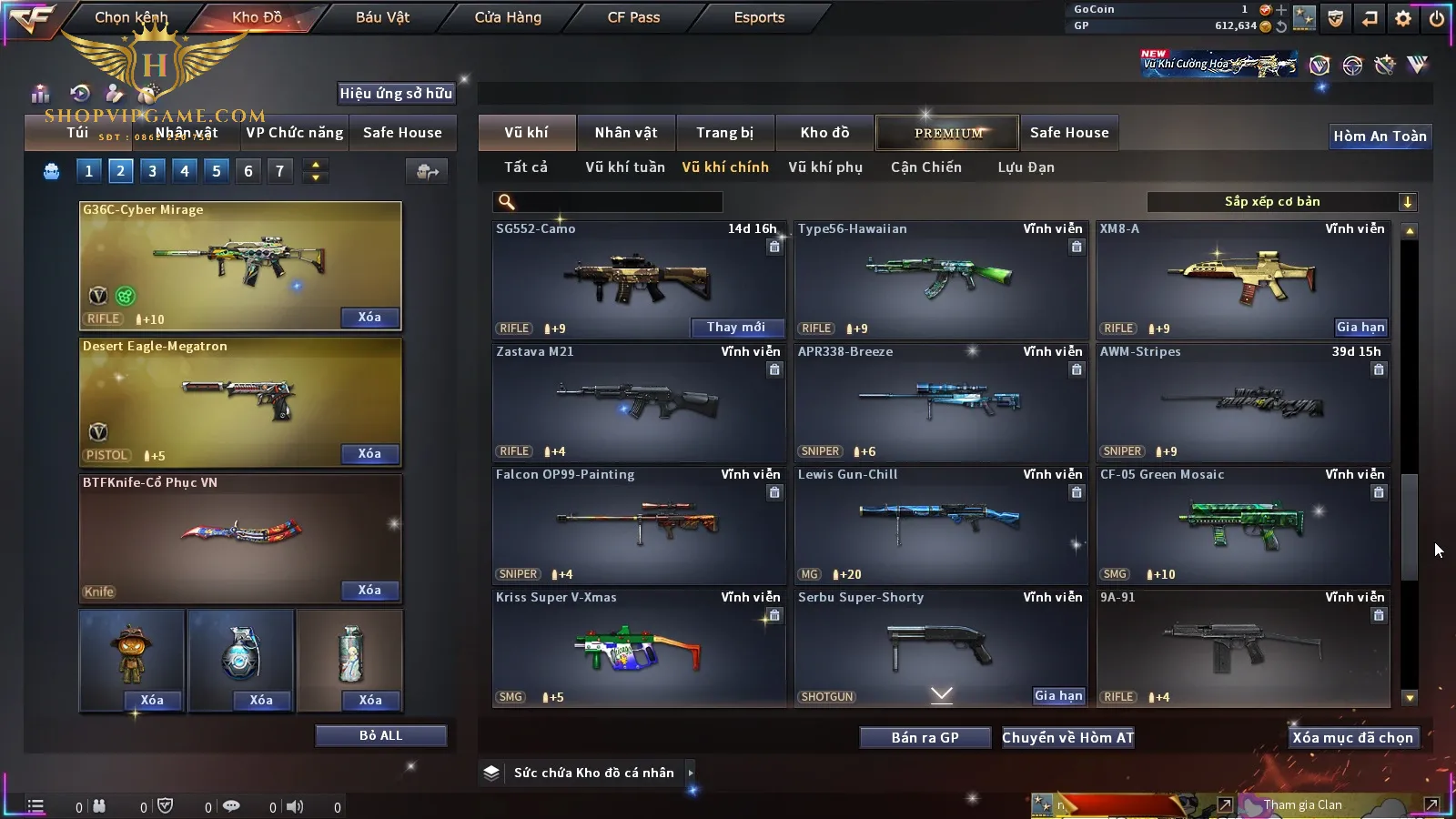The height and width of the screenshot is (819, 1456).
Task: Open the Cửa Hàng shop menu
Action: coord(508,17)
